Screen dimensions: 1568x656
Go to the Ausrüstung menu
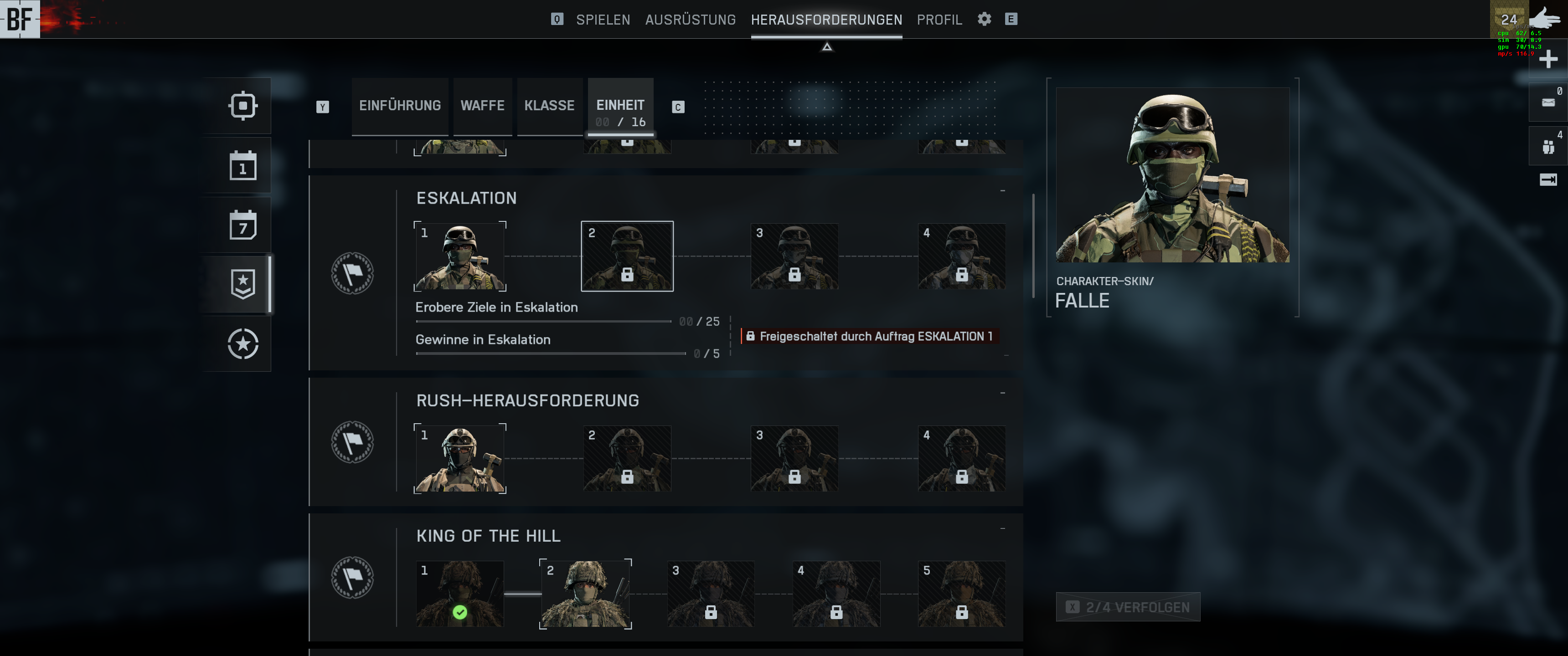point(690,20)
